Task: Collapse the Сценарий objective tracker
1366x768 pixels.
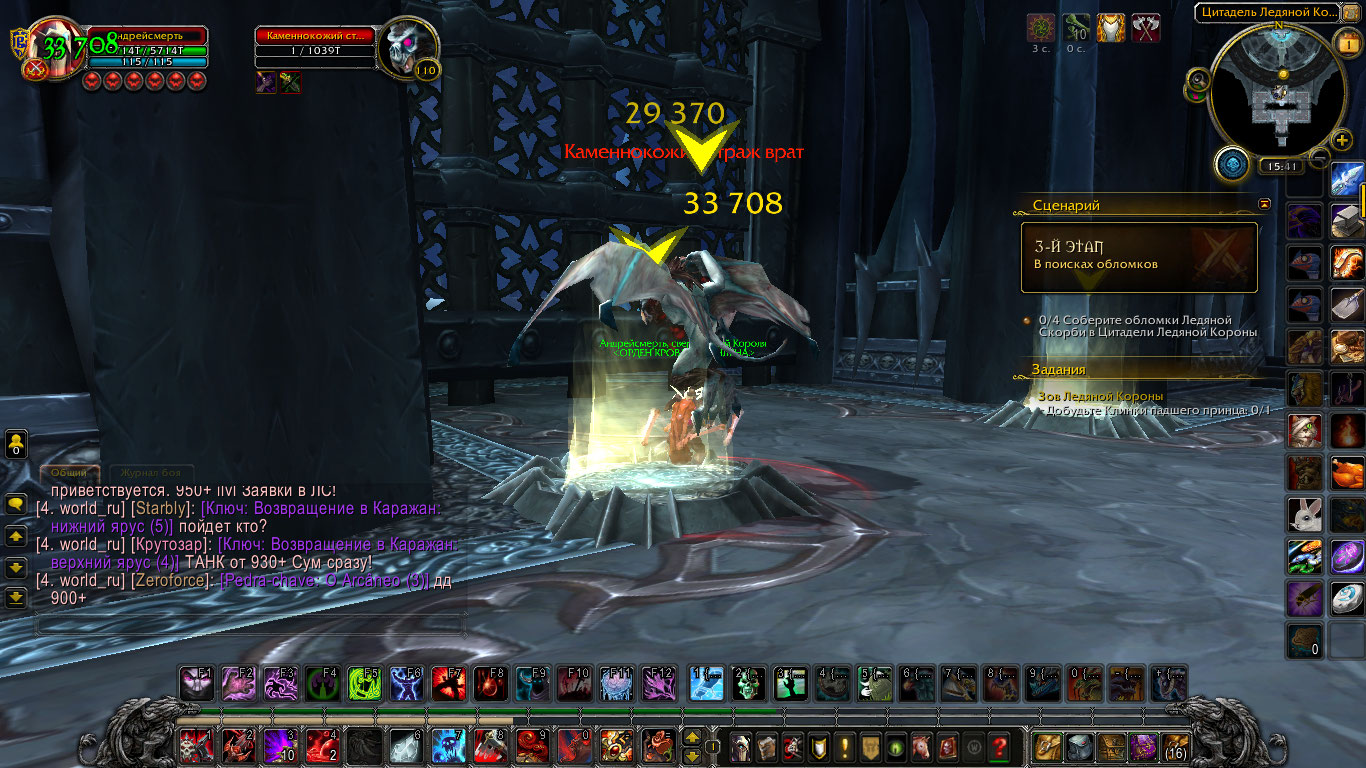Action: [1265, 204]
